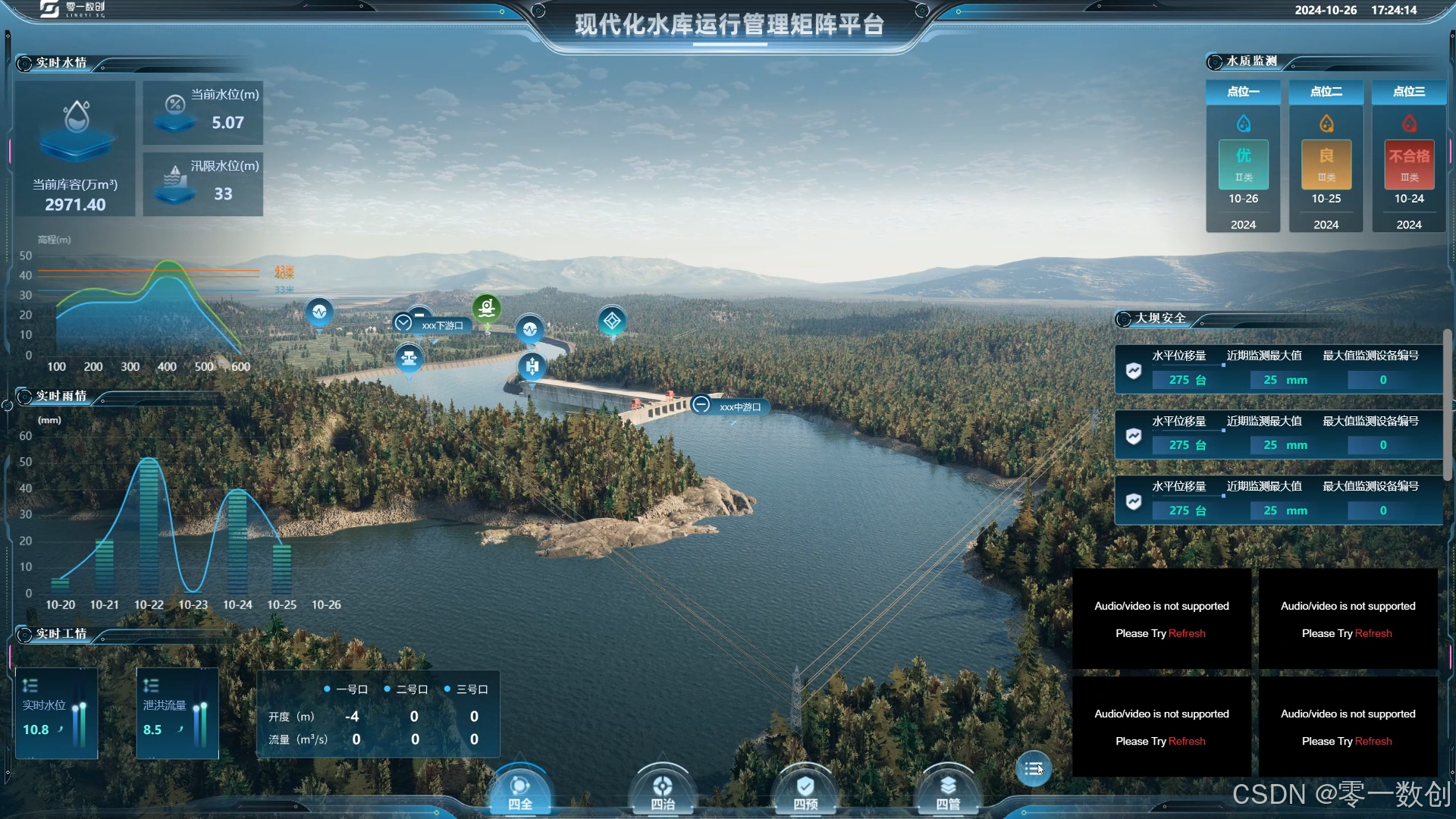Switch to the 四全 bottom tab
Viewport: 1456px width, 819px height.
(x=519, y=792)
